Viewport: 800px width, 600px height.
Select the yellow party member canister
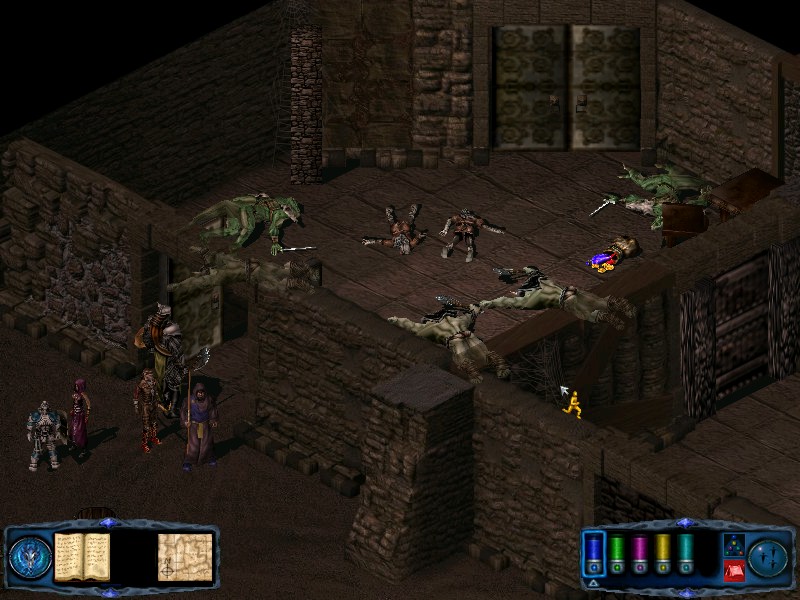coord(663,551)
